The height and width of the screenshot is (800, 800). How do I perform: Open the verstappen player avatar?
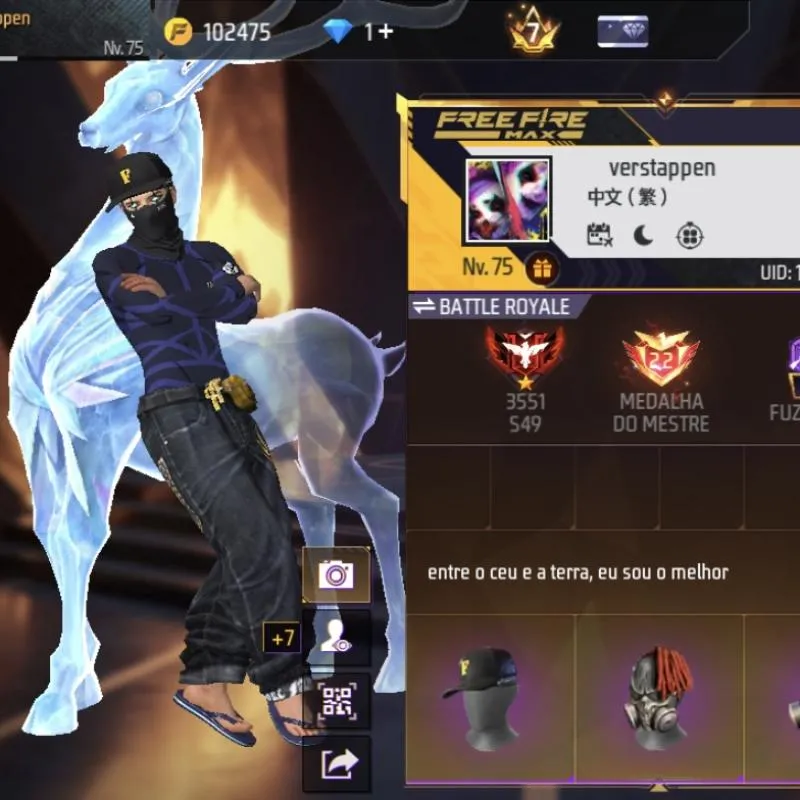[508, 200]
